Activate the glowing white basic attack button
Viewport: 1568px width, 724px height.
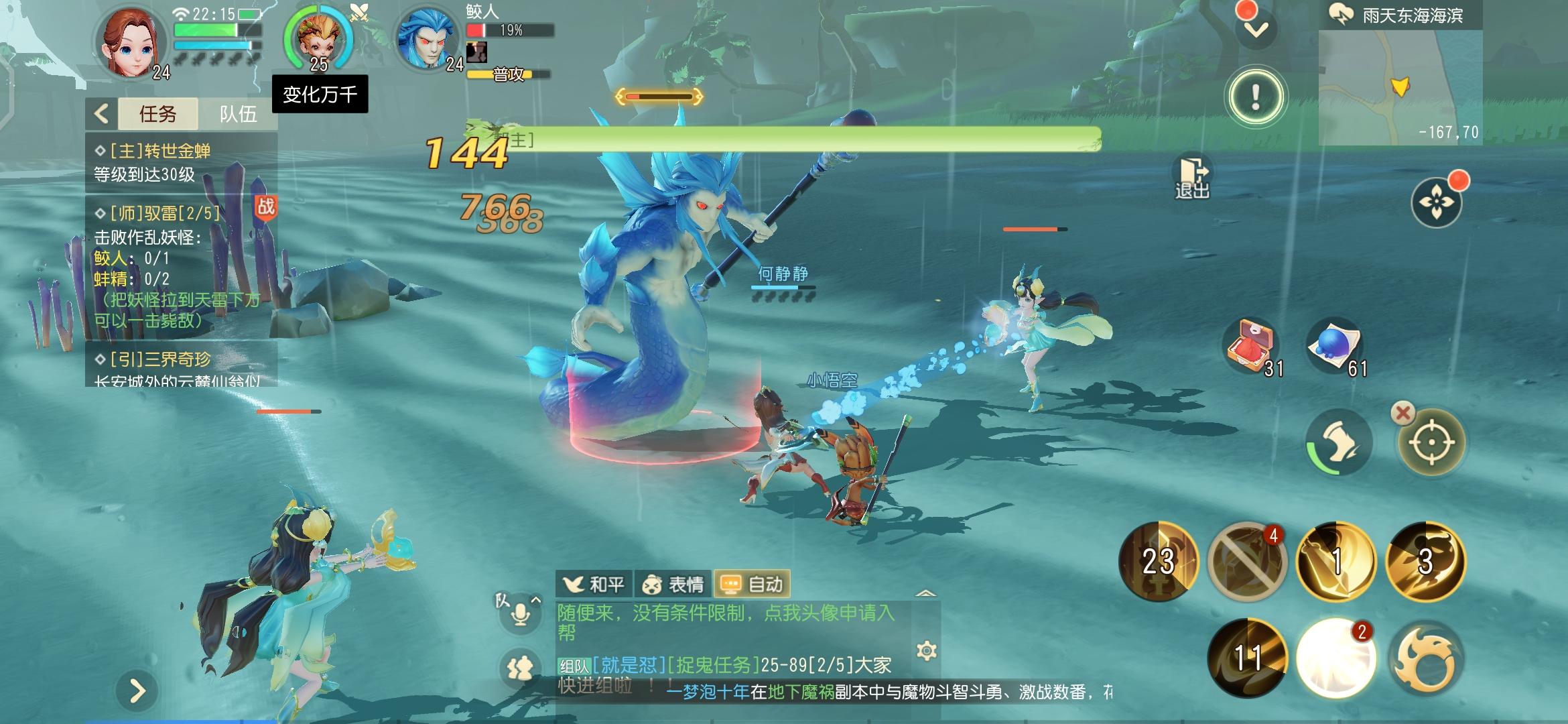(x=1335, y=658)
